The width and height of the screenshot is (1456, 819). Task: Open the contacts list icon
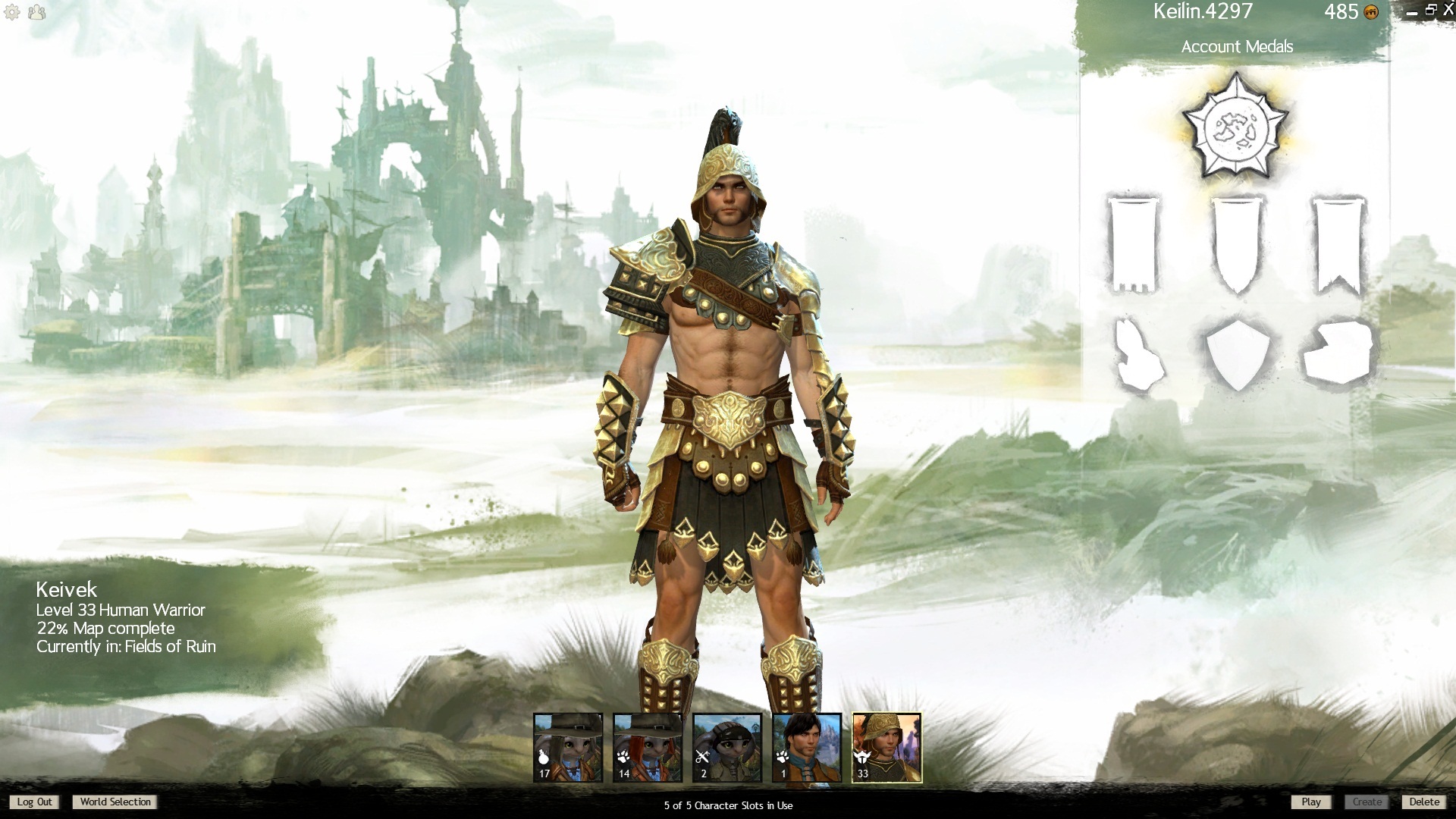coord(36,12)
